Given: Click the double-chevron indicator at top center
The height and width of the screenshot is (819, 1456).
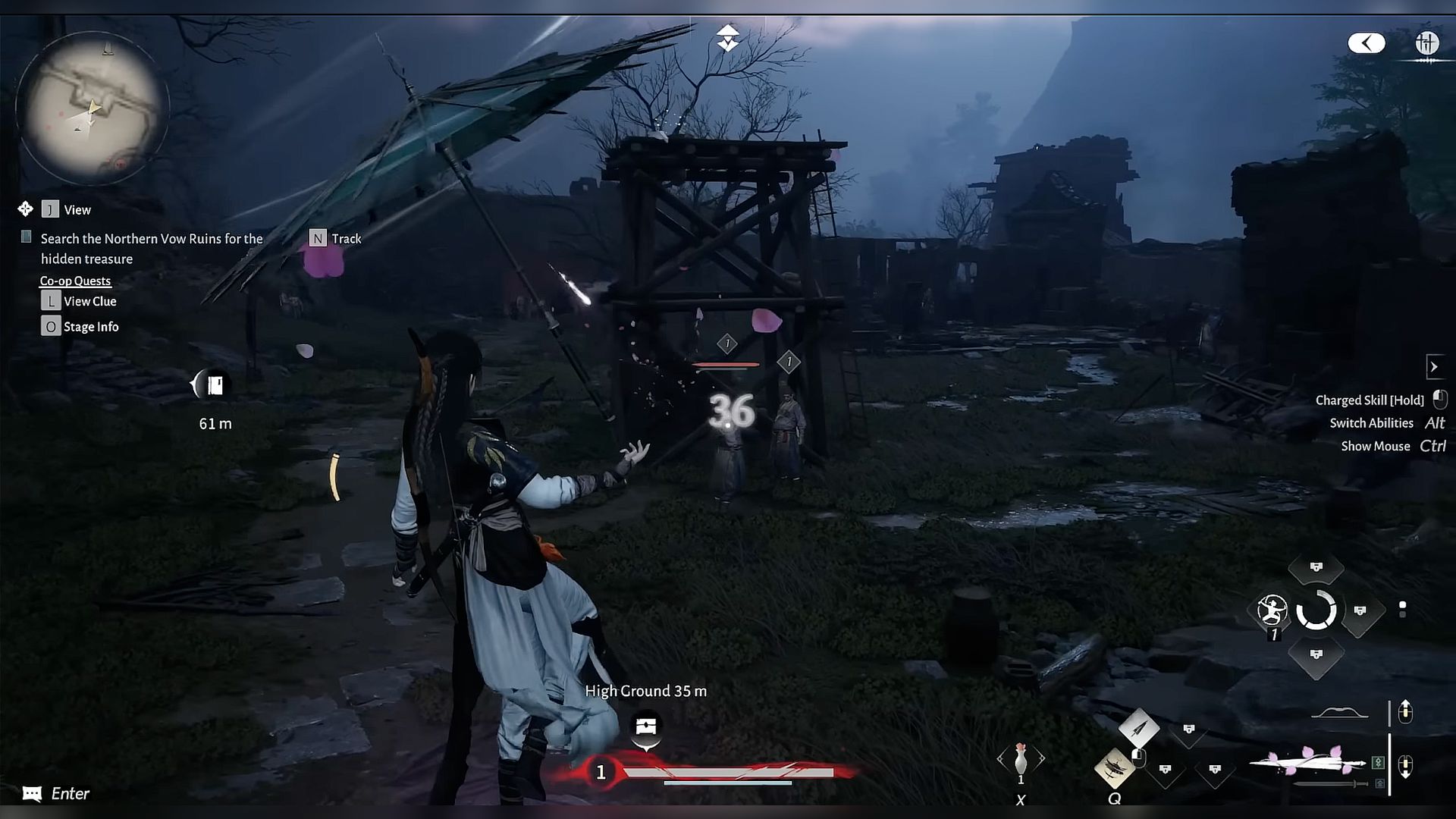Looking at the screenshot, I should [x=727, y=38].
